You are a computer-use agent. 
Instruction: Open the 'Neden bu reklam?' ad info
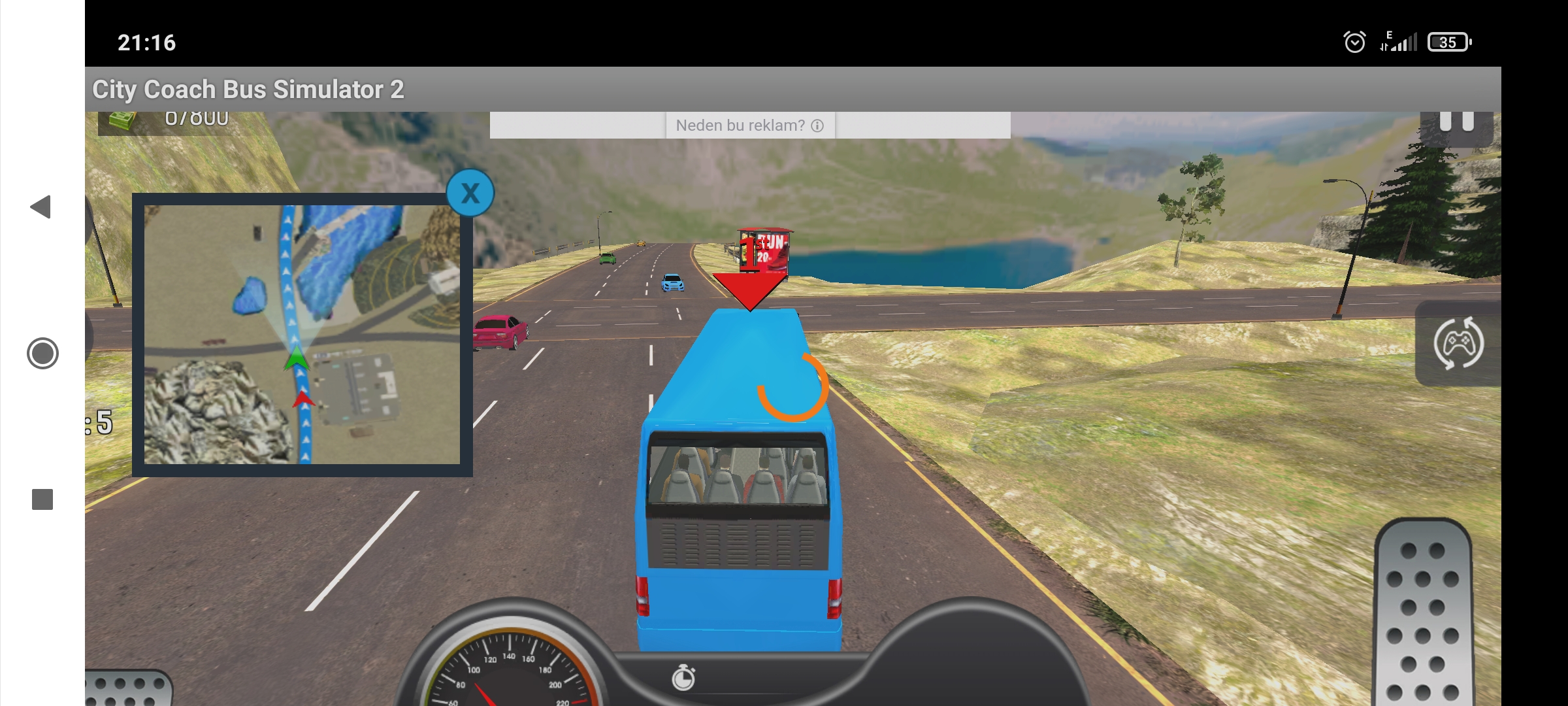749,126
